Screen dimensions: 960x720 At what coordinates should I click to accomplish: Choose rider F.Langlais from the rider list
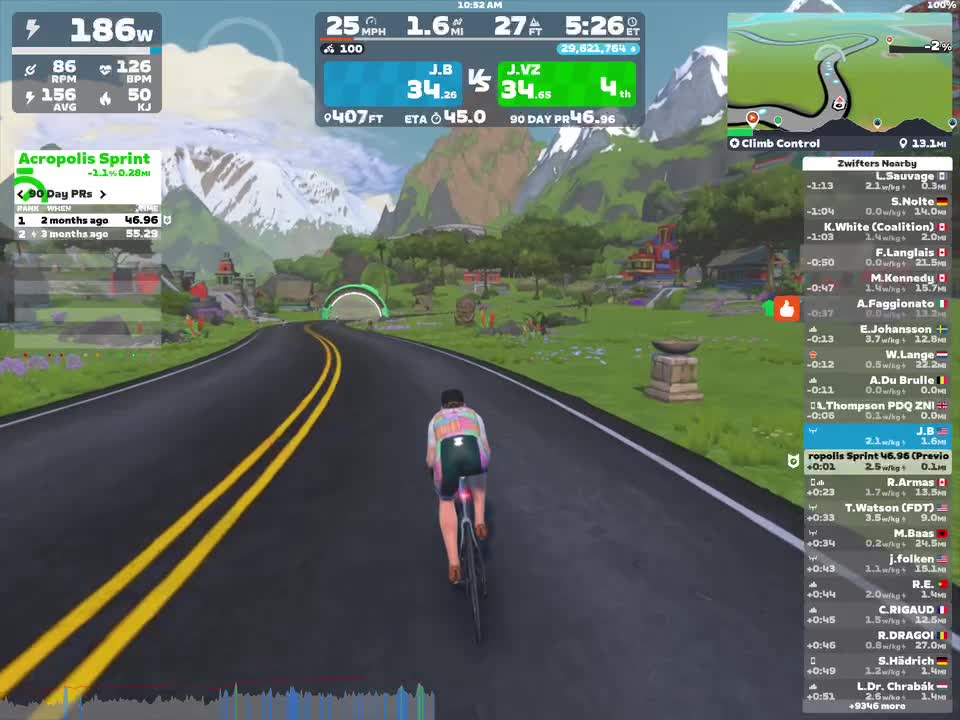[x=877, y=258]
